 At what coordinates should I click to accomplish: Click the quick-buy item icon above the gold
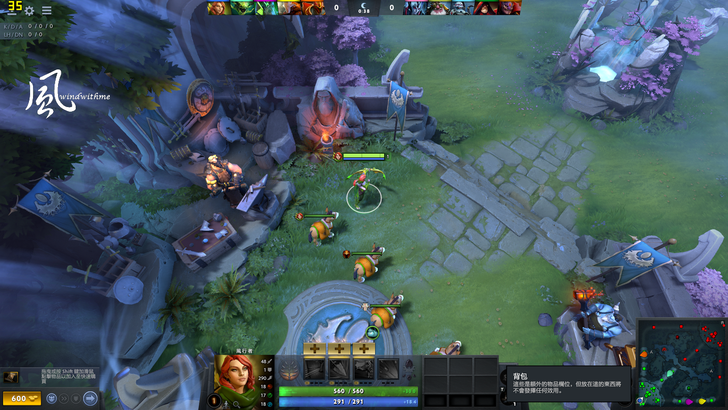[11, 377]
